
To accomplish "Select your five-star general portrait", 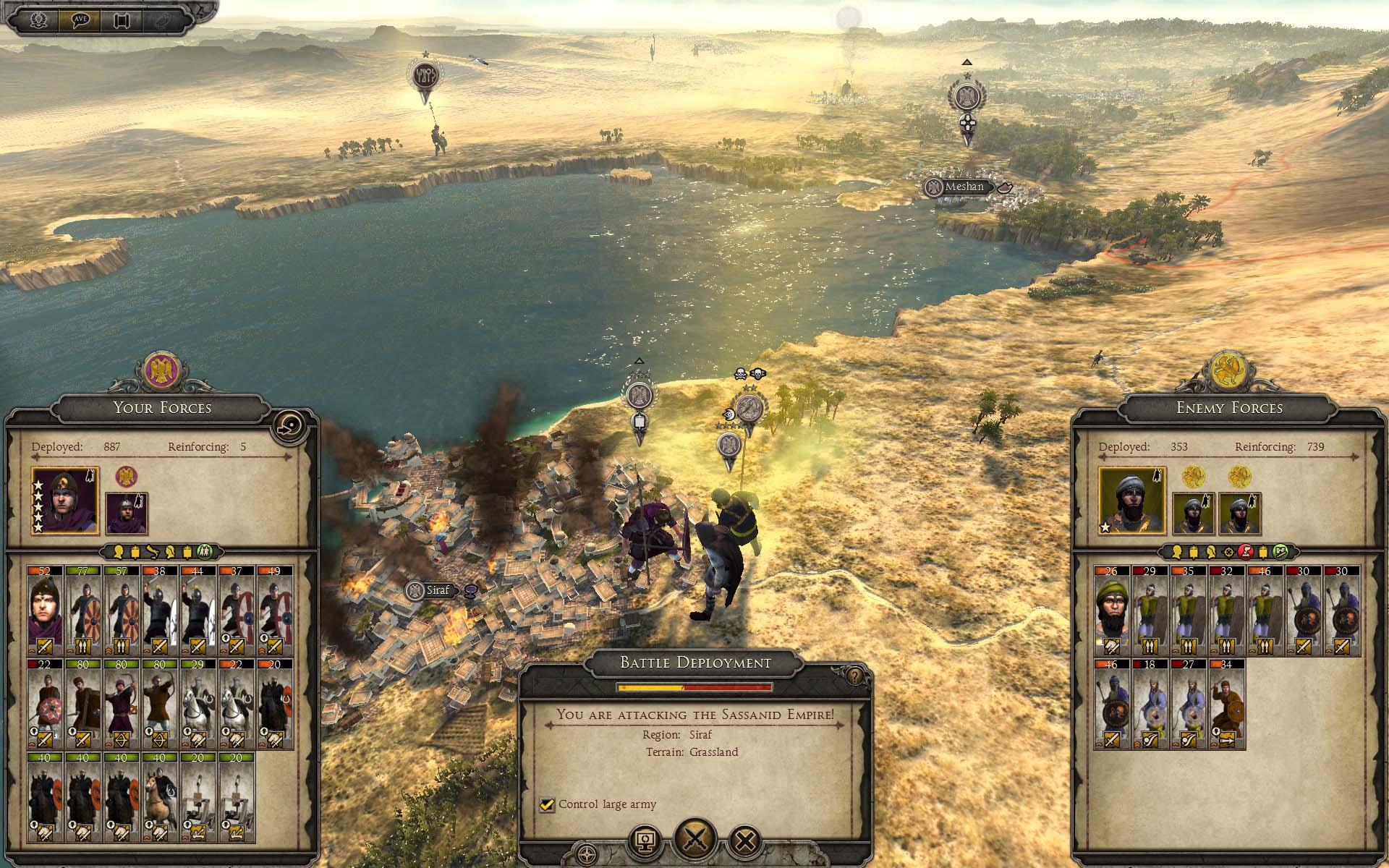I will pos(65,501).
